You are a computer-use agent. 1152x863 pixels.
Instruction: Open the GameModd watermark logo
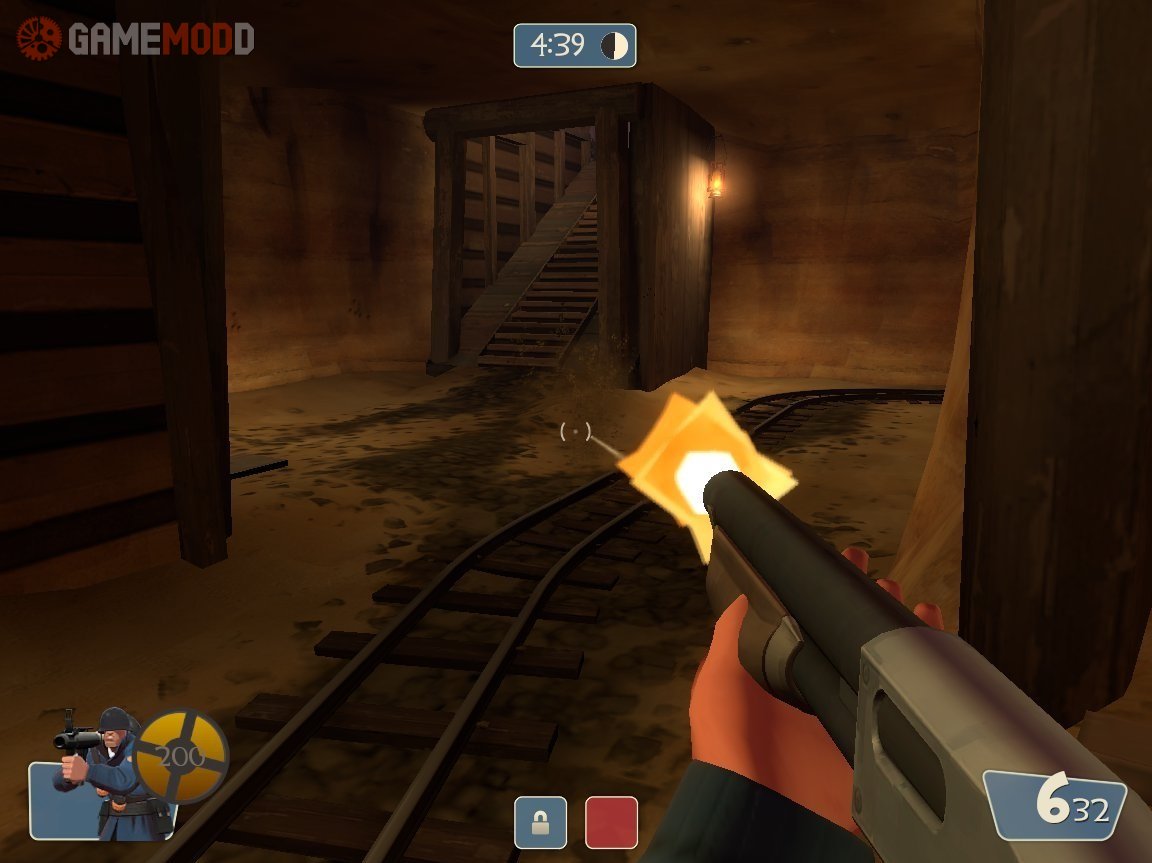point(136,39)
